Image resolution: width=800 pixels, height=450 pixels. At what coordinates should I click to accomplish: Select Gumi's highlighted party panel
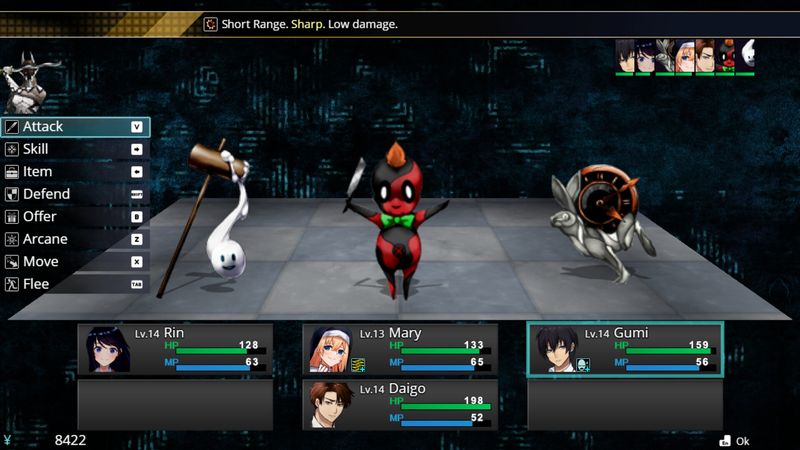click(x=625, y=349)
